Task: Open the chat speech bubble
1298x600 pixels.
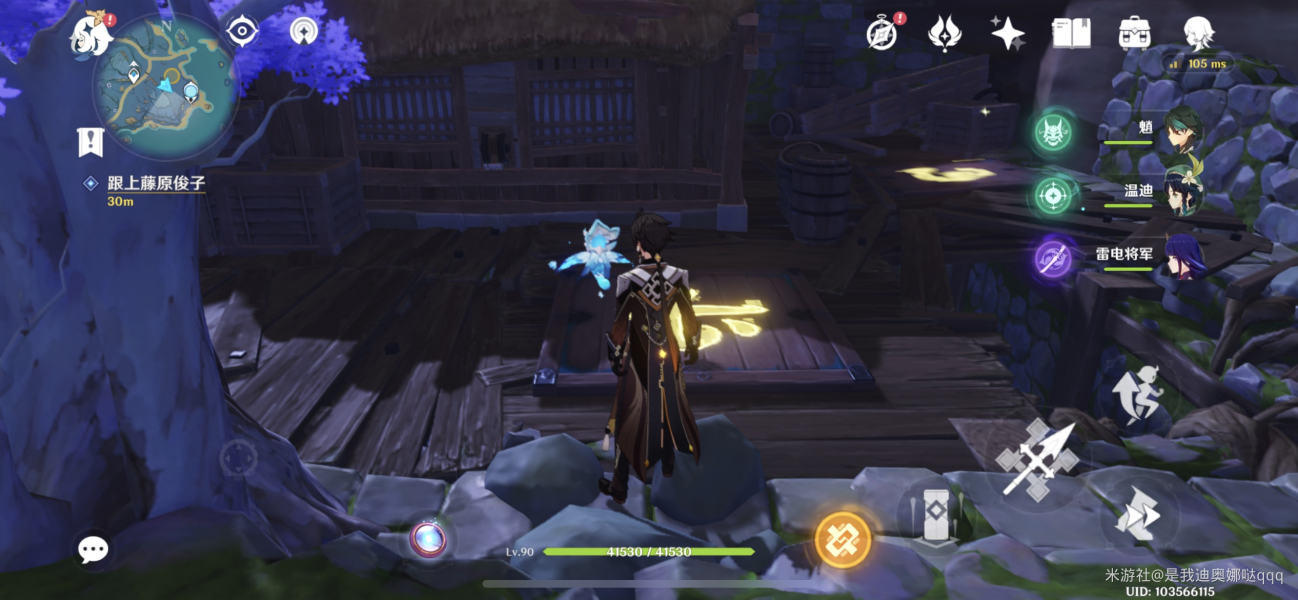Action: pyautogui.click(x=94, y=548)
